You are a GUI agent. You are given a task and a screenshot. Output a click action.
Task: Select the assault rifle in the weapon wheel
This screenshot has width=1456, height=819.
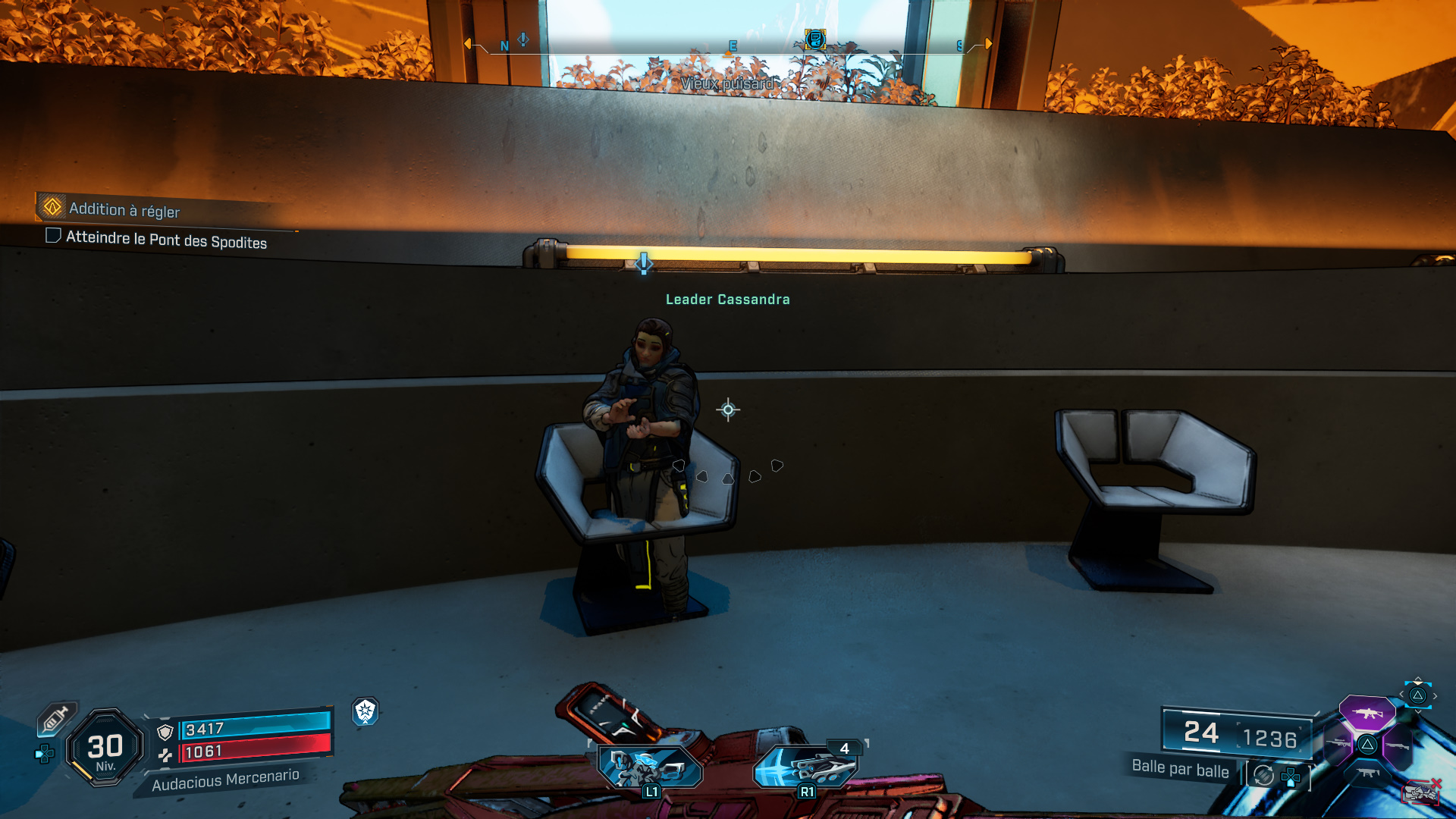click(1367, 714)
